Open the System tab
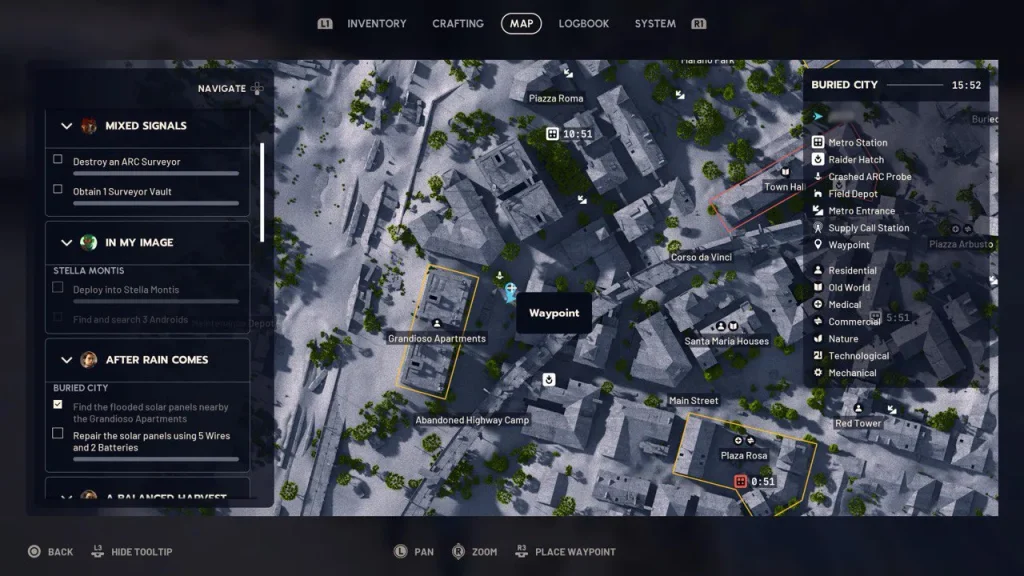The image size is (1024, 576). click(x=655, y=24)
